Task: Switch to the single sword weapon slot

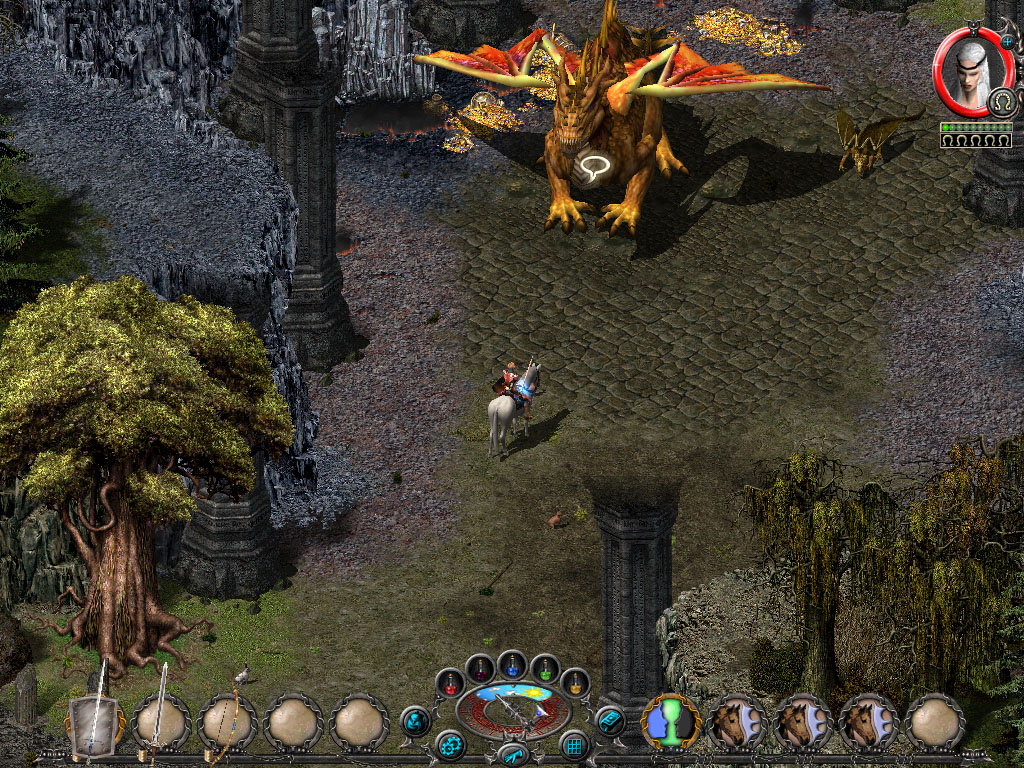Action: pos(161,722)
